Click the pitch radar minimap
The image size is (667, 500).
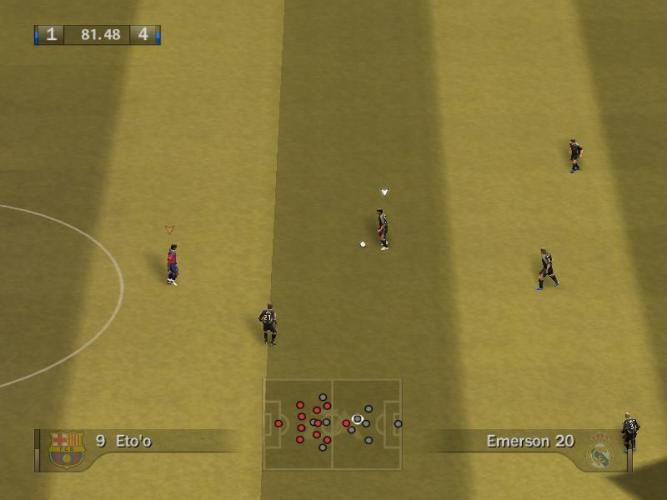click(332, 423)
